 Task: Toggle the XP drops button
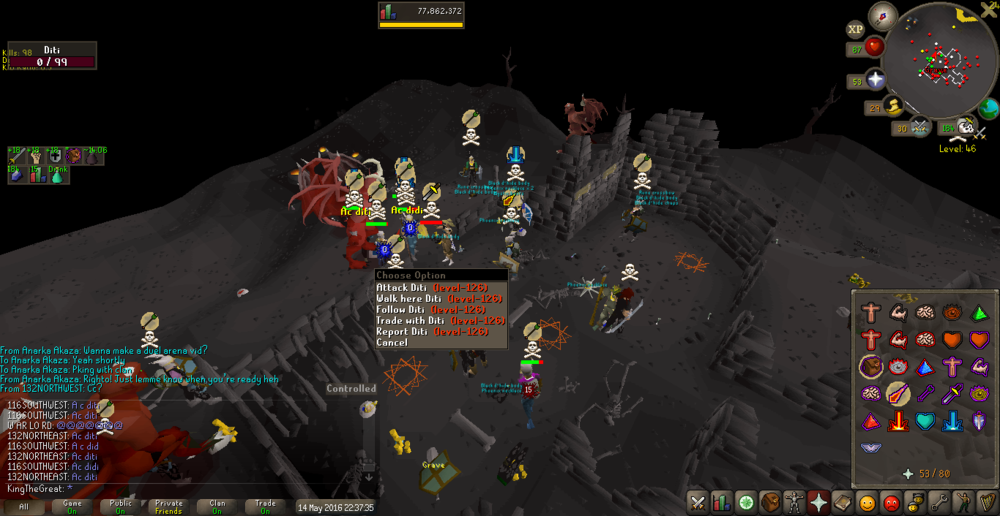(856, 30)
